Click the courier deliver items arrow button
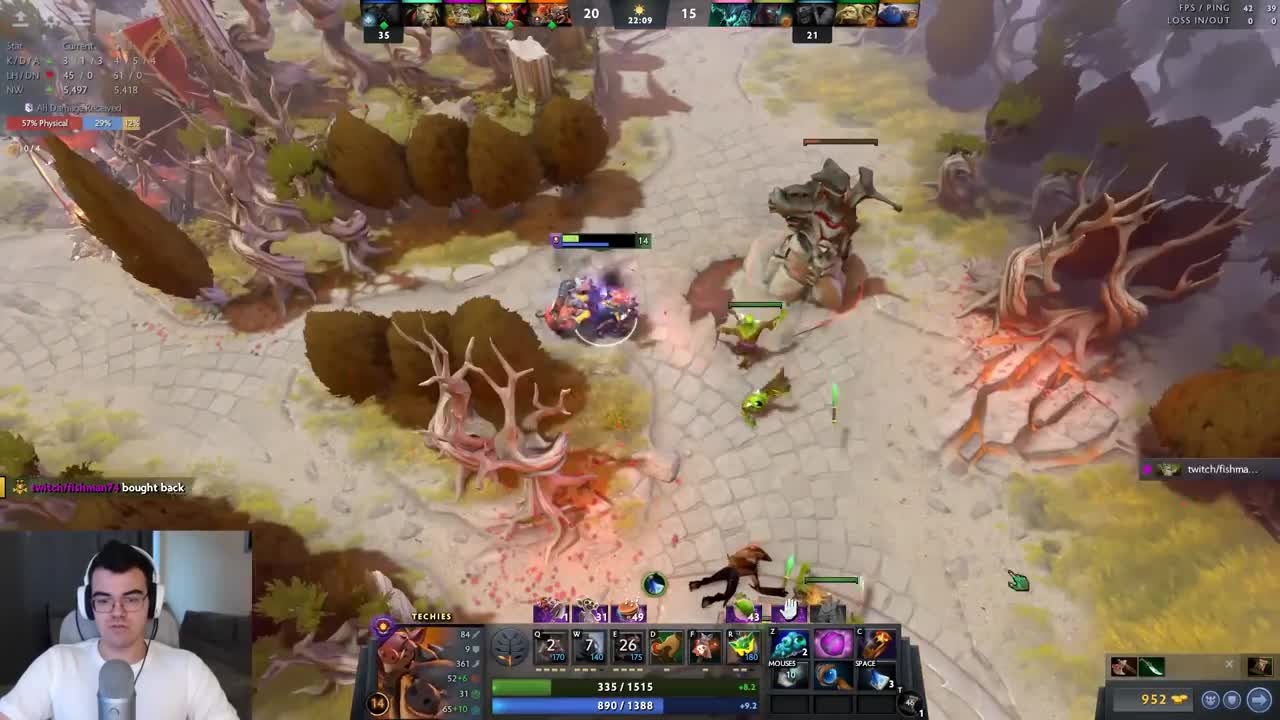The height and width of the screenshot is (720, 1280). coord(1259,700)
